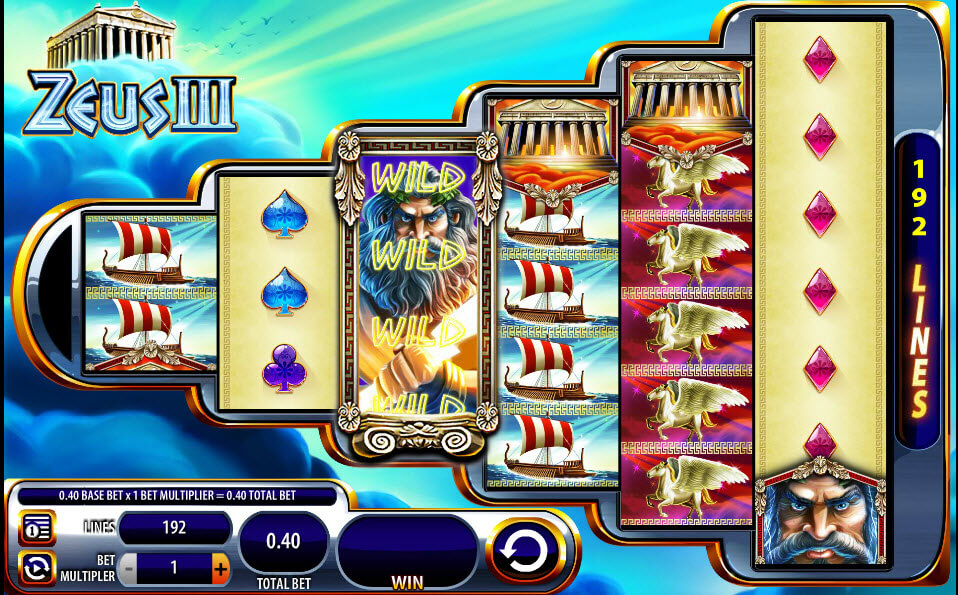
Task: Decrease the bet multiplier with the minus button
Action: (x=127, y=569)
